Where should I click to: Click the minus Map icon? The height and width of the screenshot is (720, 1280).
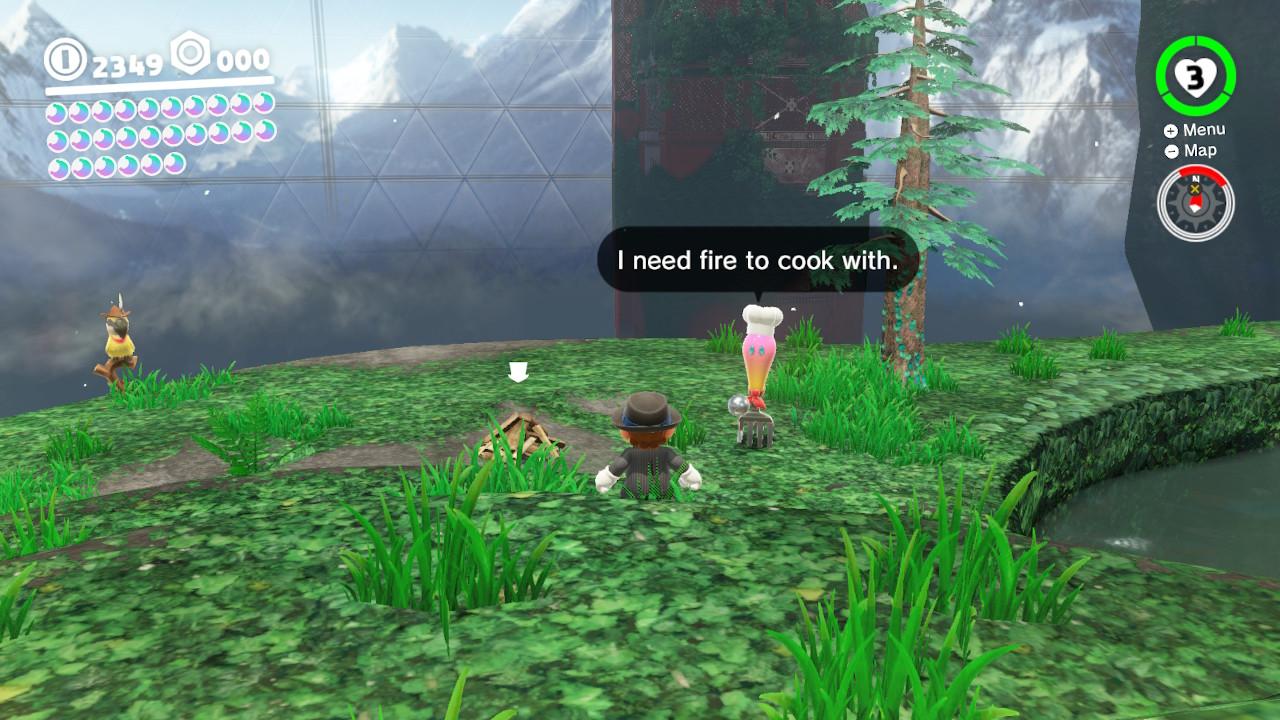[1170, 150]
